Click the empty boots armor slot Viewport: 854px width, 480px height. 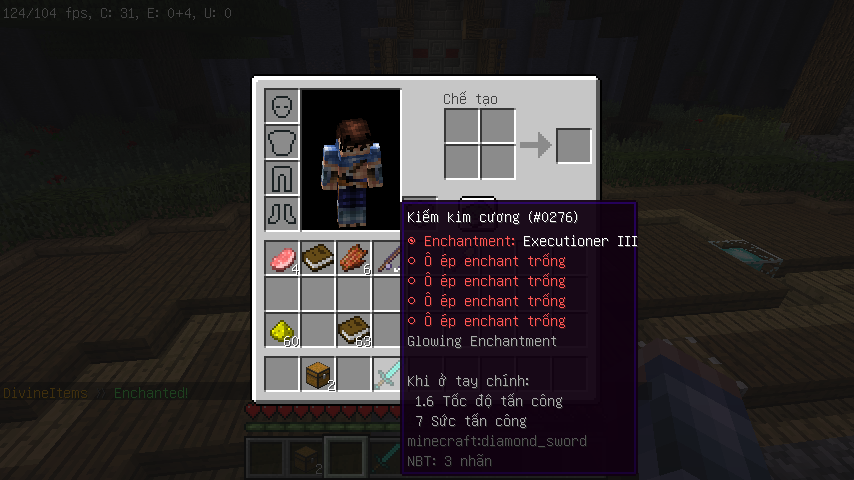click(282, 214)
